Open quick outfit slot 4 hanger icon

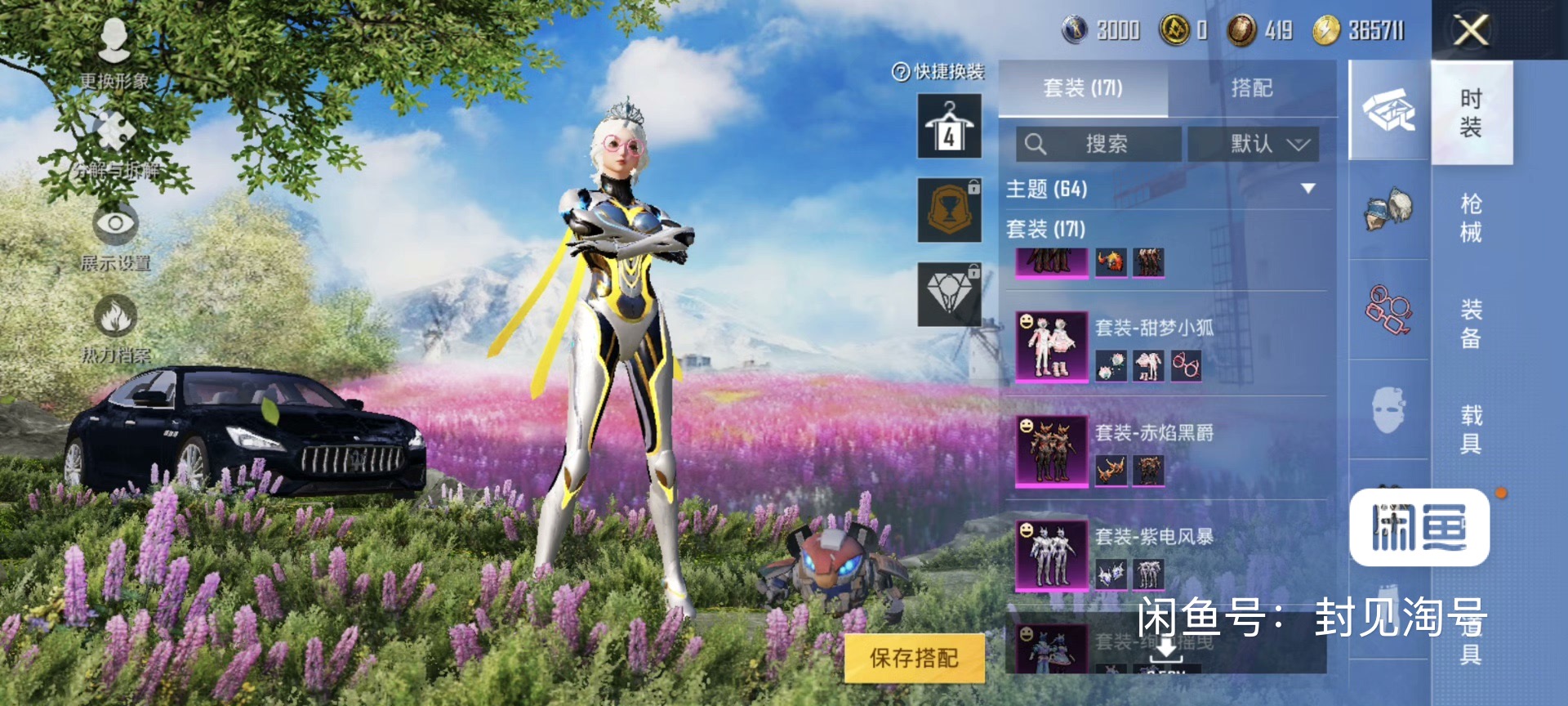949,126
